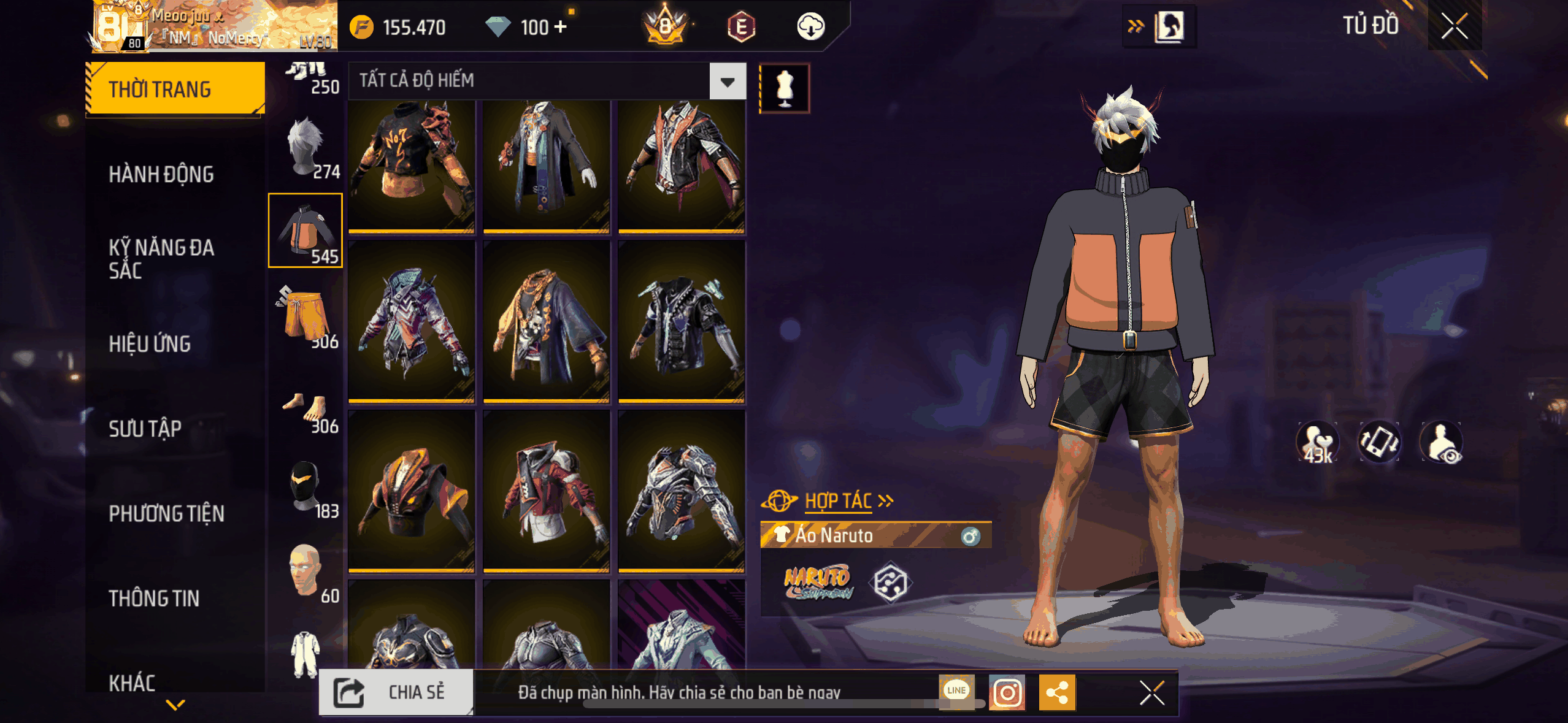Image resolution: width=1568 pixels, height=723 pixels.
Task: Show the THÔNG TIN tab
Action: (x=154, y=598)
